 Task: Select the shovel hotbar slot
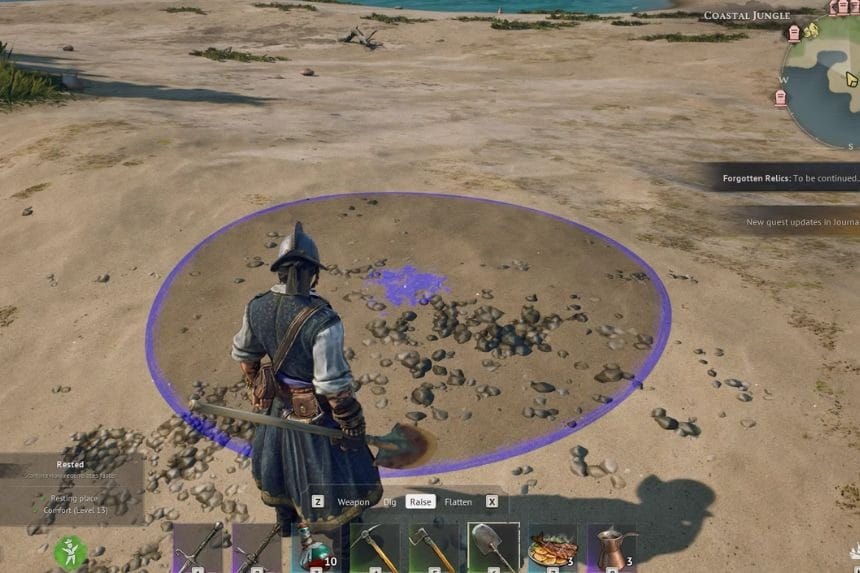[x=493, y=548]
